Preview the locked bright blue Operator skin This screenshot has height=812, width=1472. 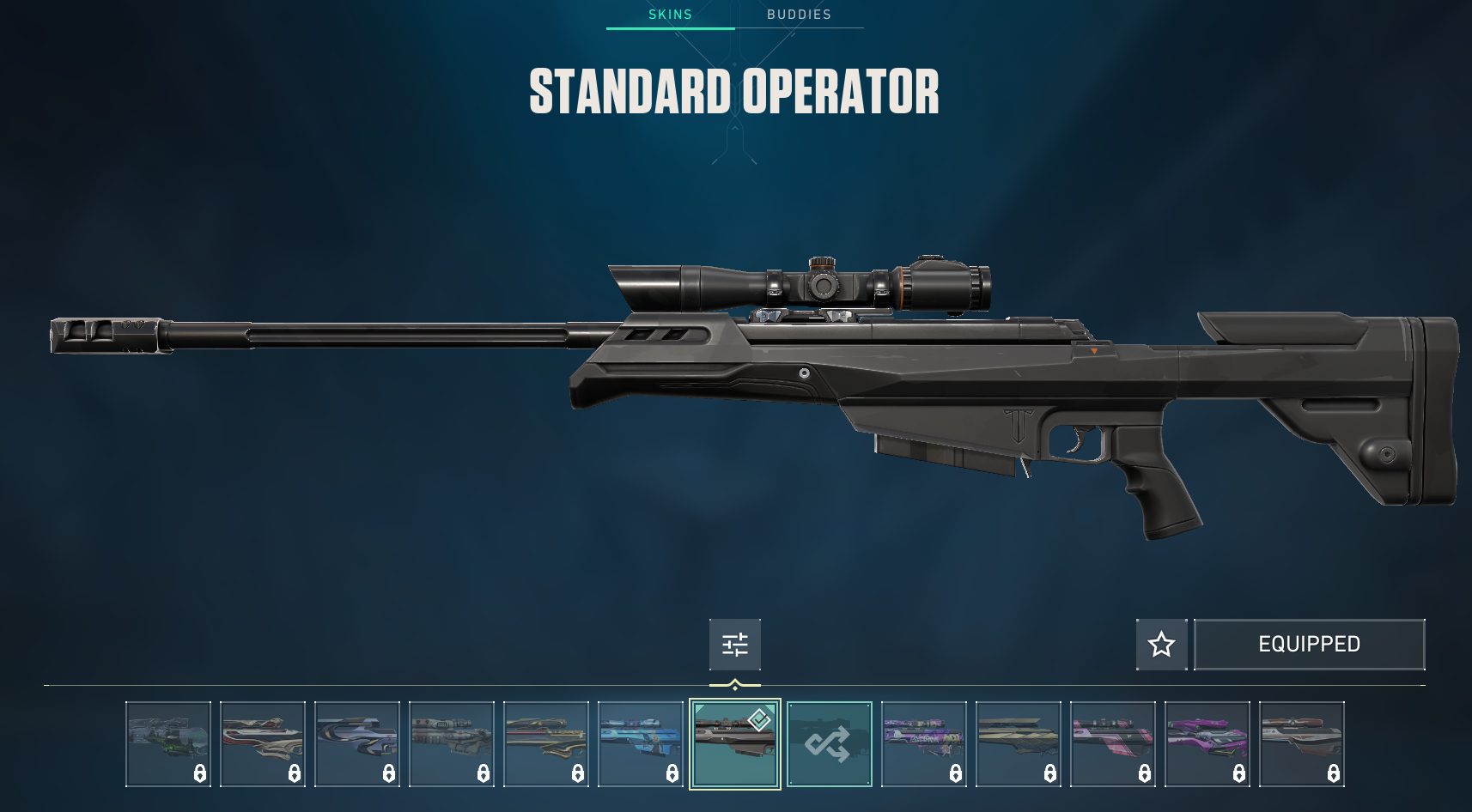point(641,743)
